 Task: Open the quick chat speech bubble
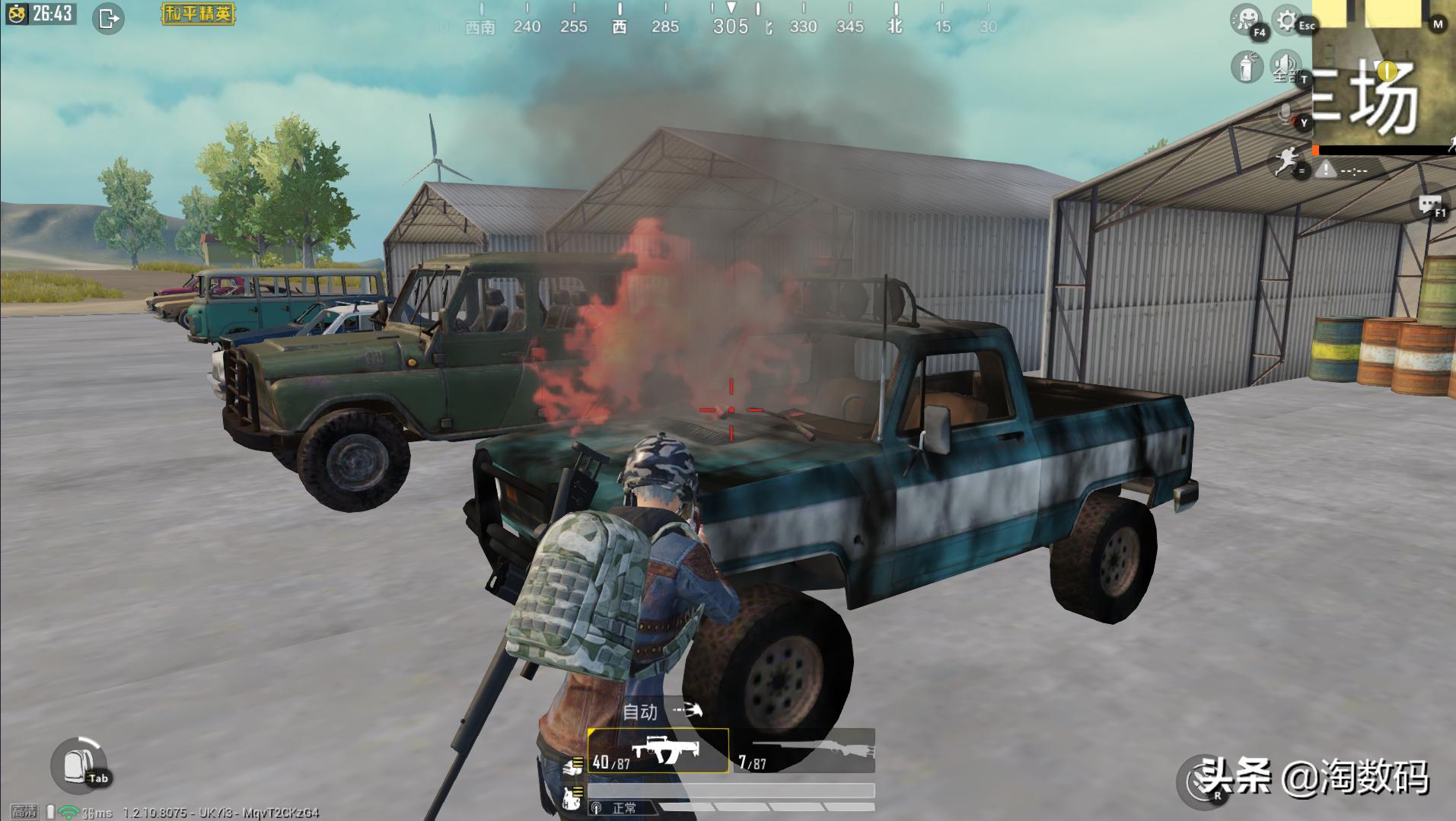tap(1429, 205)
